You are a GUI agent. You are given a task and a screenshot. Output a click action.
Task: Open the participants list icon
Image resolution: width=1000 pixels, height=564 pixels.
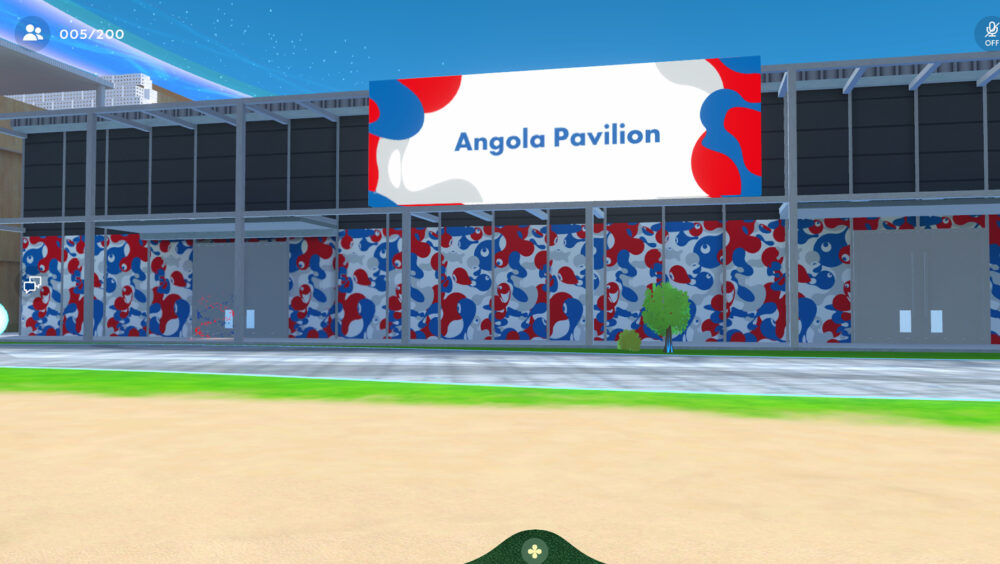pos(32,33)
